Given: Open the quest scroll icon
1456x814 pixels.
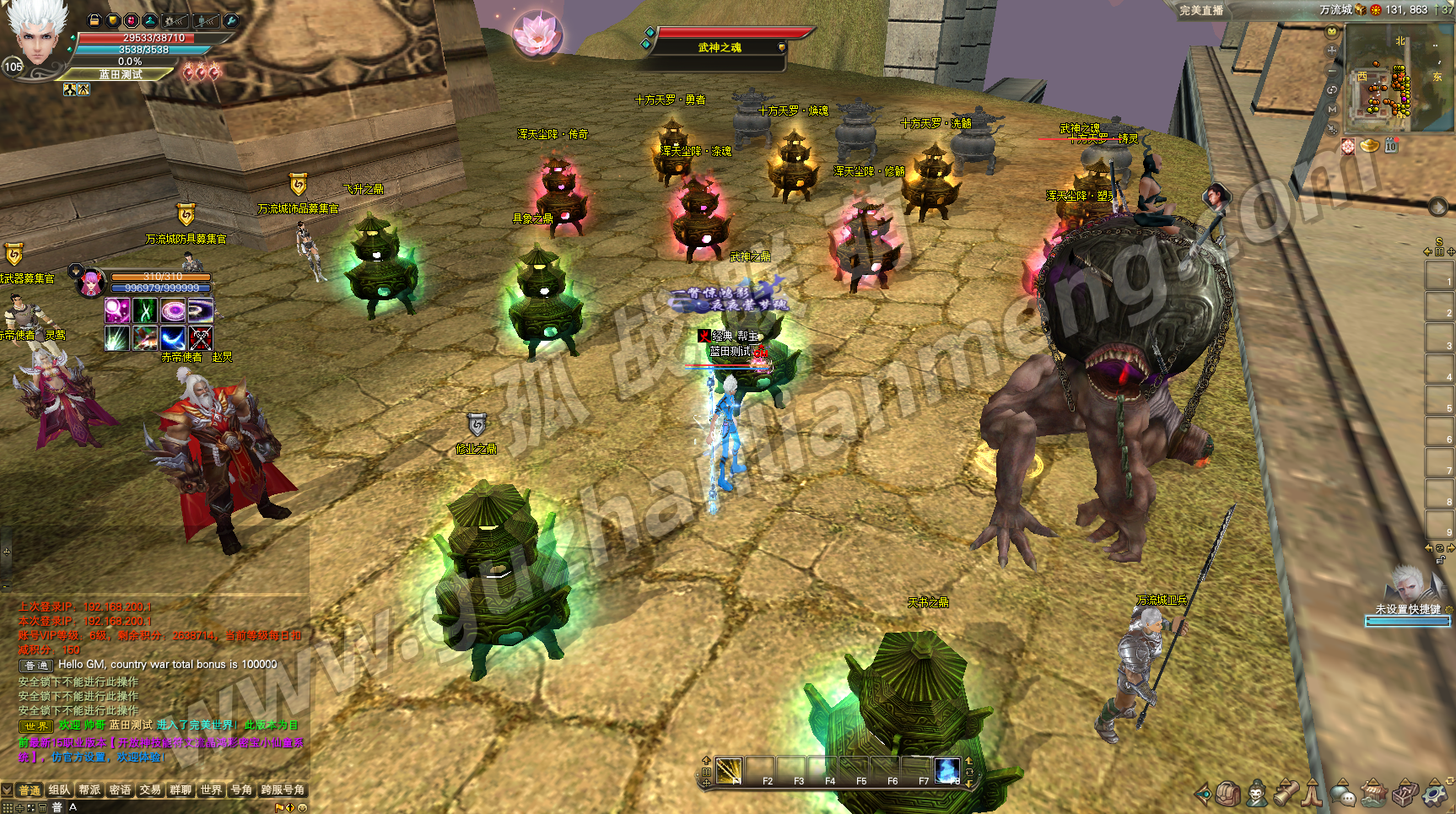Looking at the screenshot, I should click(1286, 794).
